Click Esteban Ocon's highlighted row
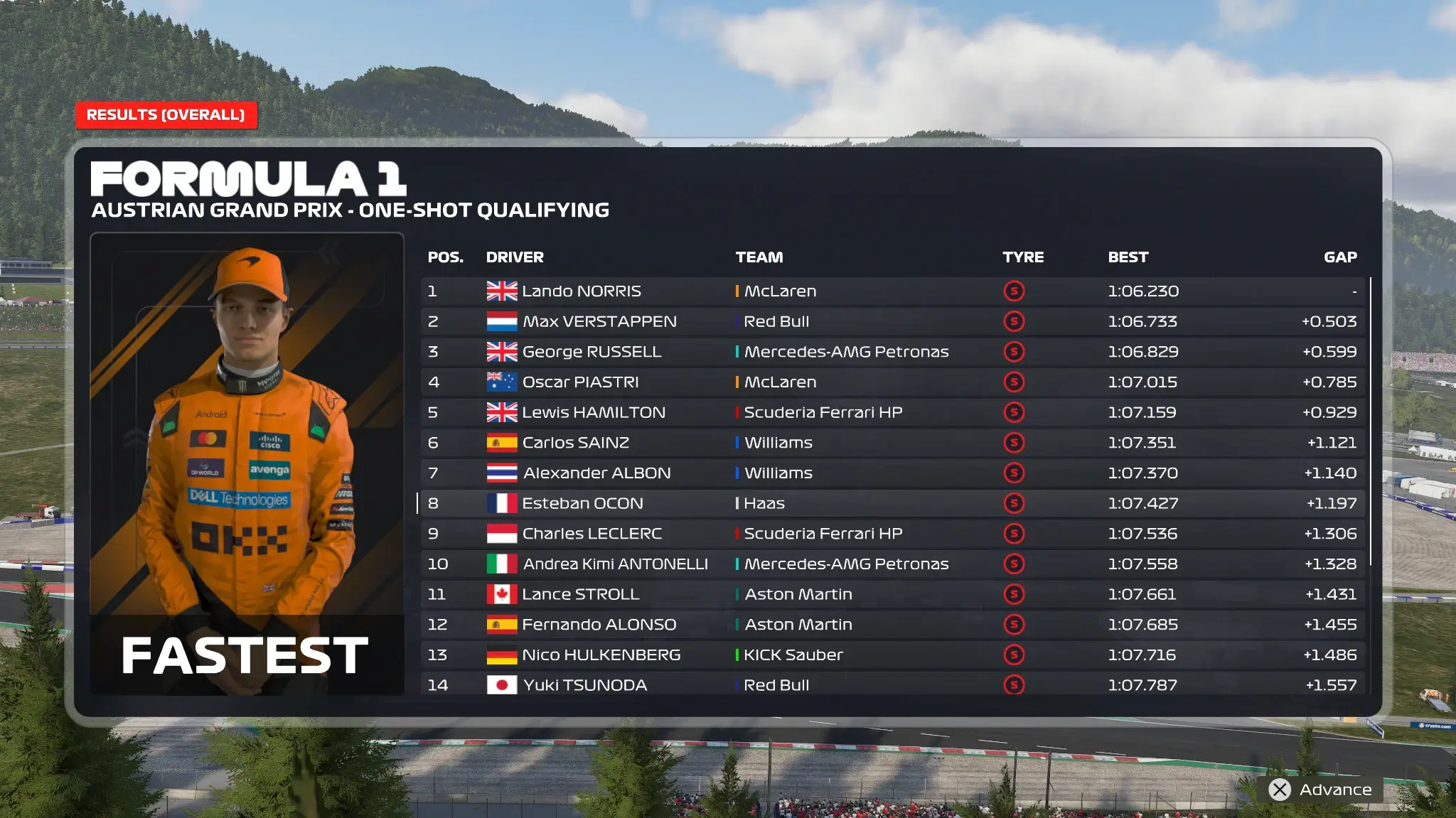The height and width of the screenshot is (818, 1456). click(x=892, y=504)
